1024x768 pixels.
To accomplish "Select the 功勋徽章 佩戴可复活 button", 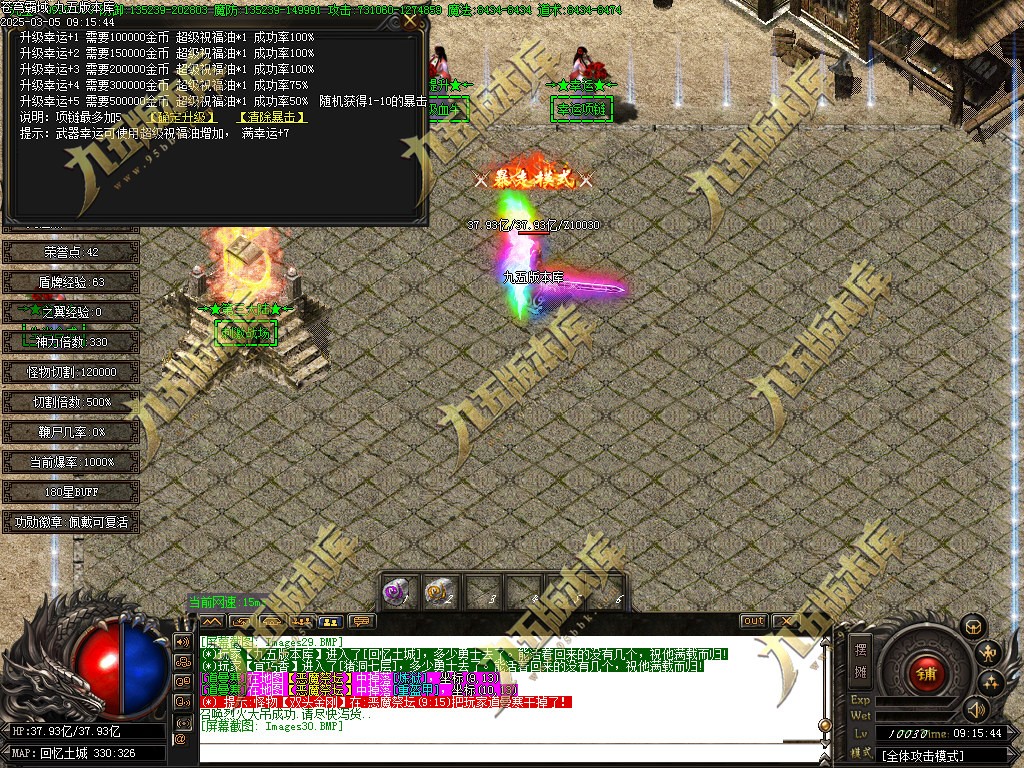I will 71,522.
